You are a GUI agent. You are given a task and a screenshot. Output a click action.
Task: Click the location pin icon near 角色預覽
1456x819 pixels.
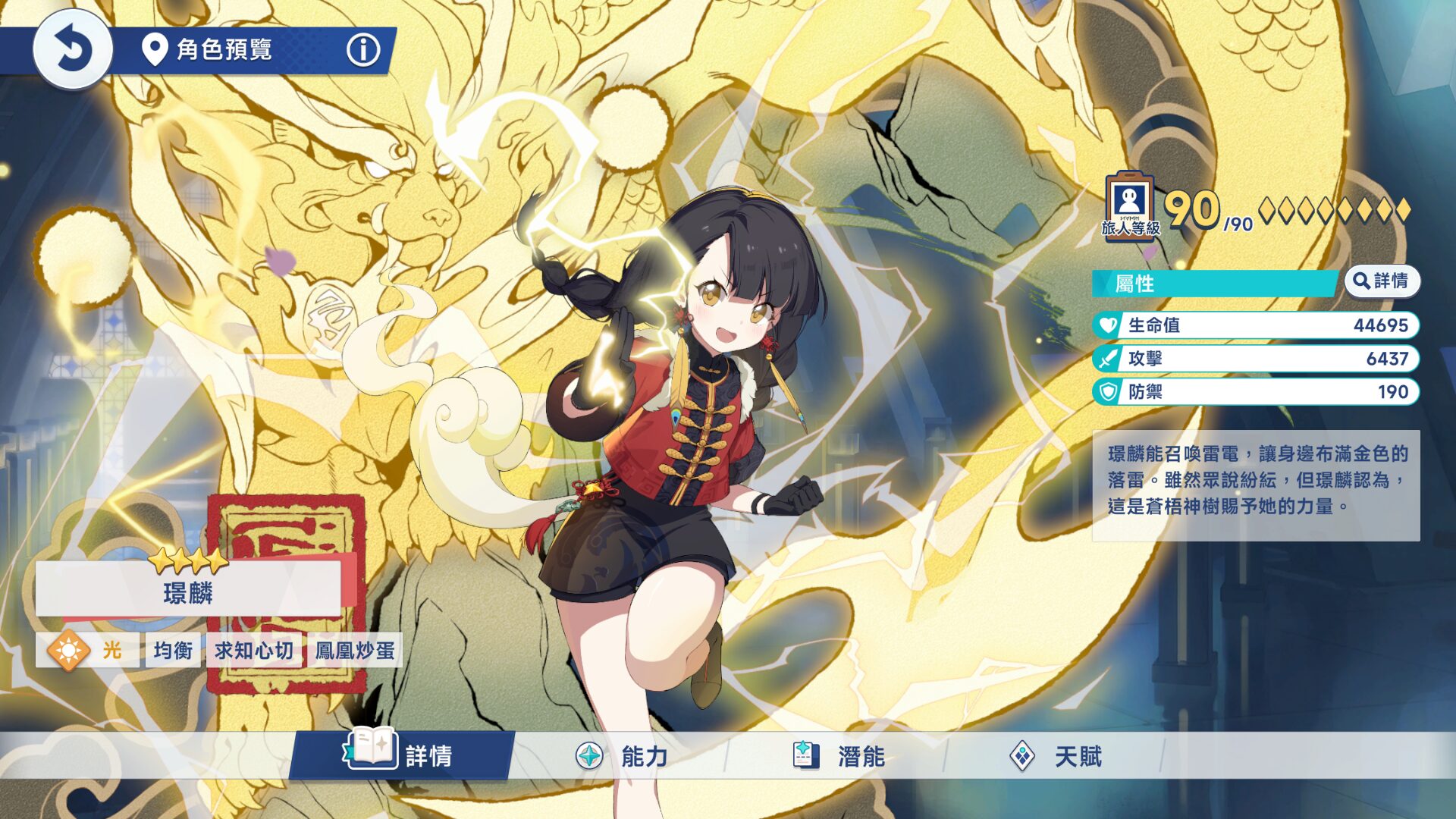tap(154, 51)
